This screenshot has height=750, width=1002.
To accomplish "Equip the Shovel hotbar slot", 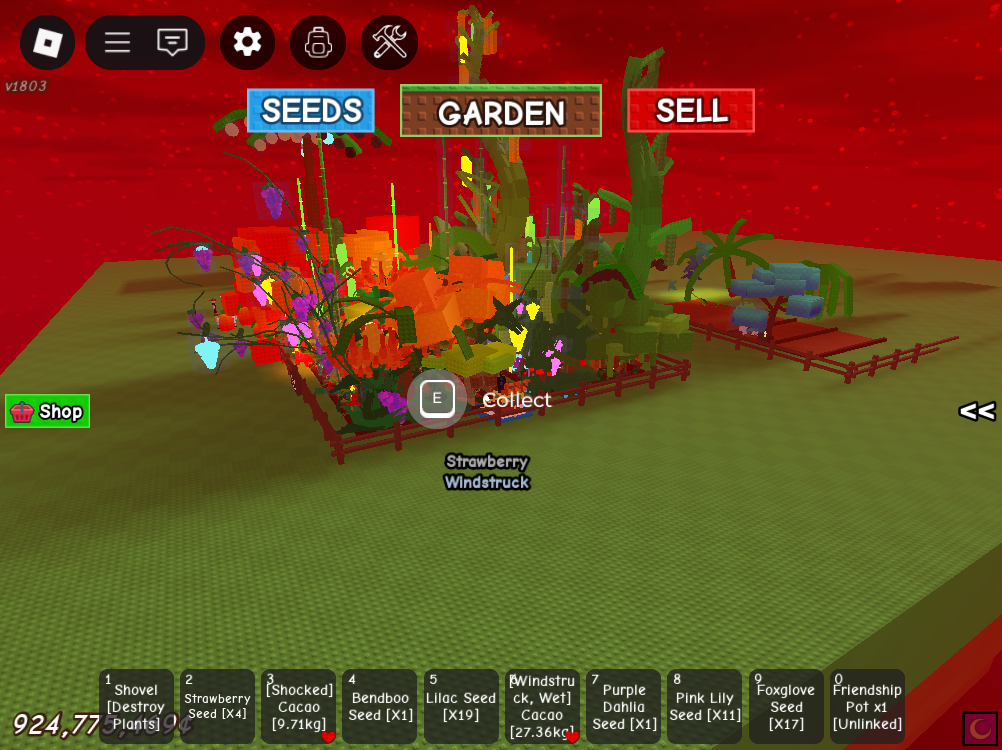I will (136, 707).
